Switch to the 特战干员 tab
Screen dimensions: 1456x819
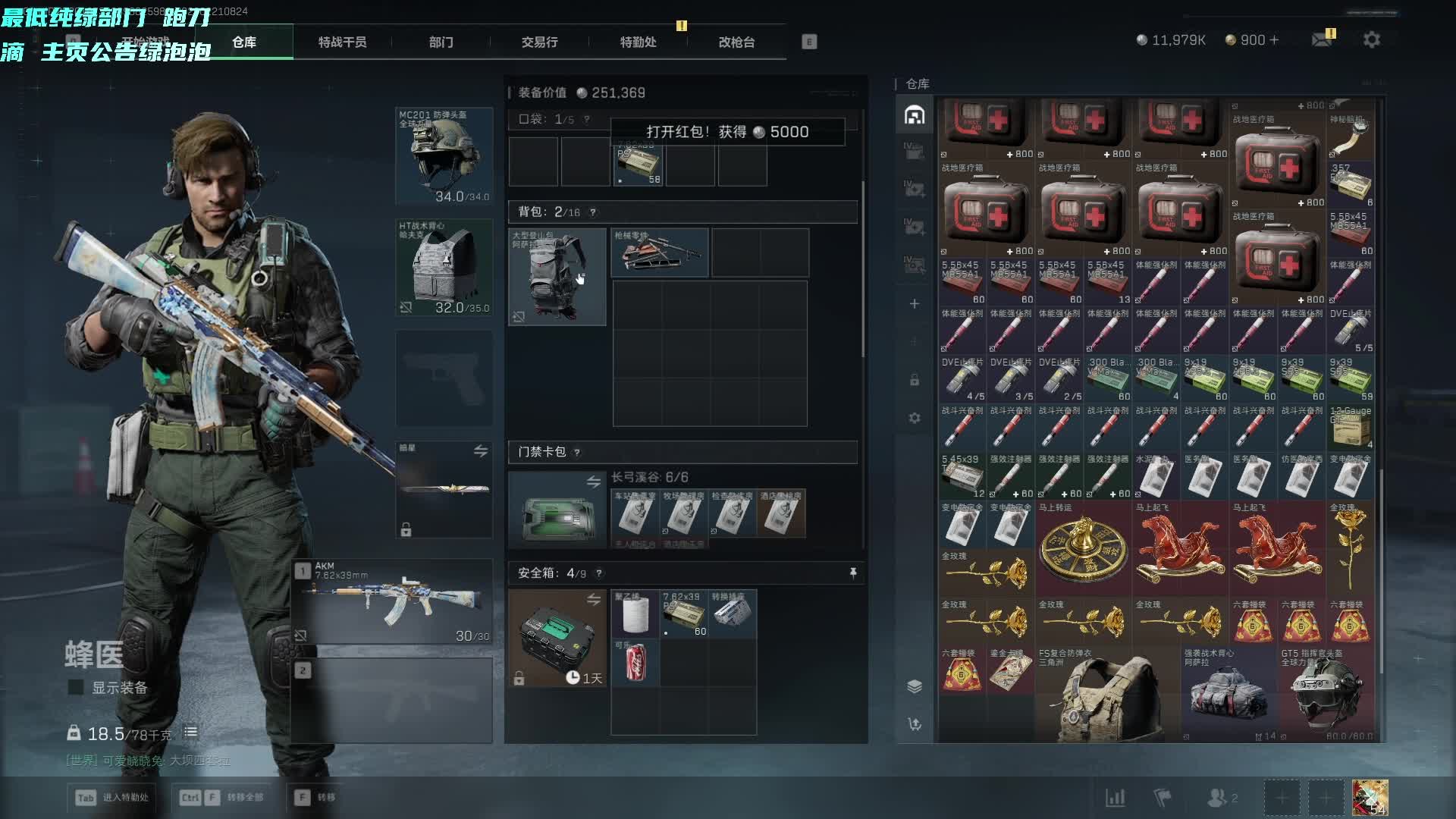[x=342, y=42]
